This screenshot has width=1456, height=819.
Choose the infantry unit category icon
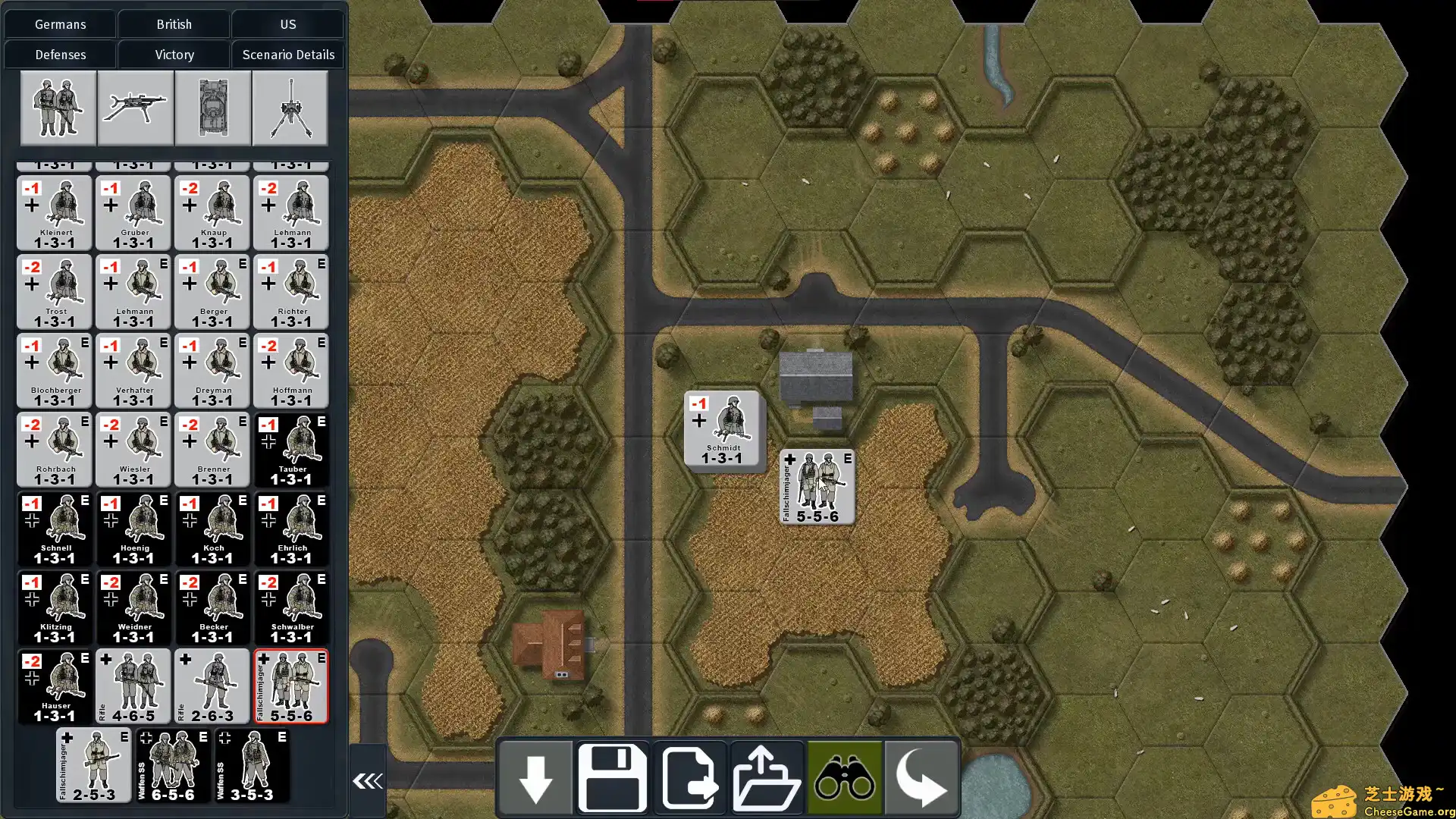58,108
